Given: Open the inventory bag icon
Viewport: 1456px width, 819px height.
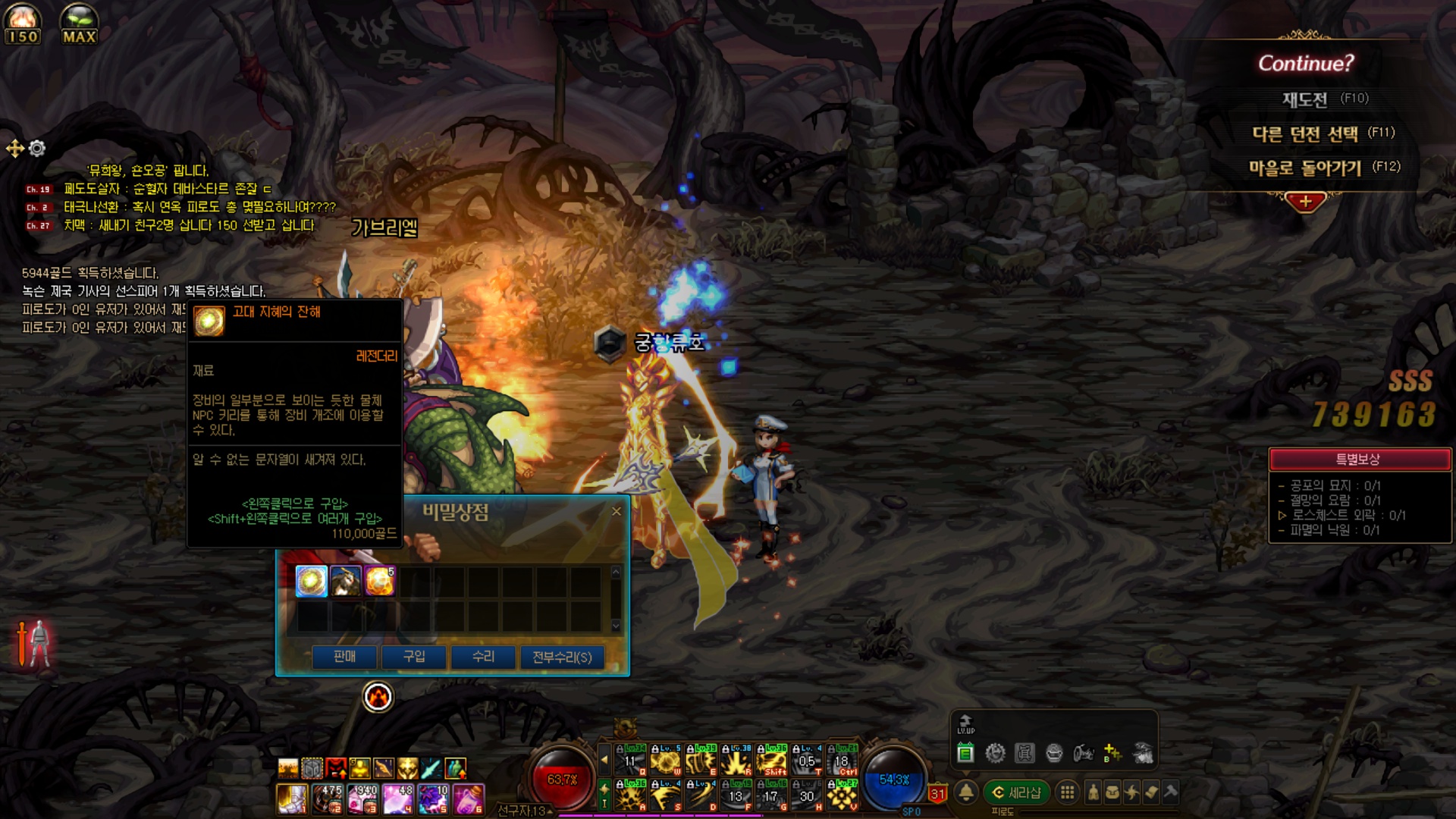Looking at the screenshot, I should pos(1112,792).
